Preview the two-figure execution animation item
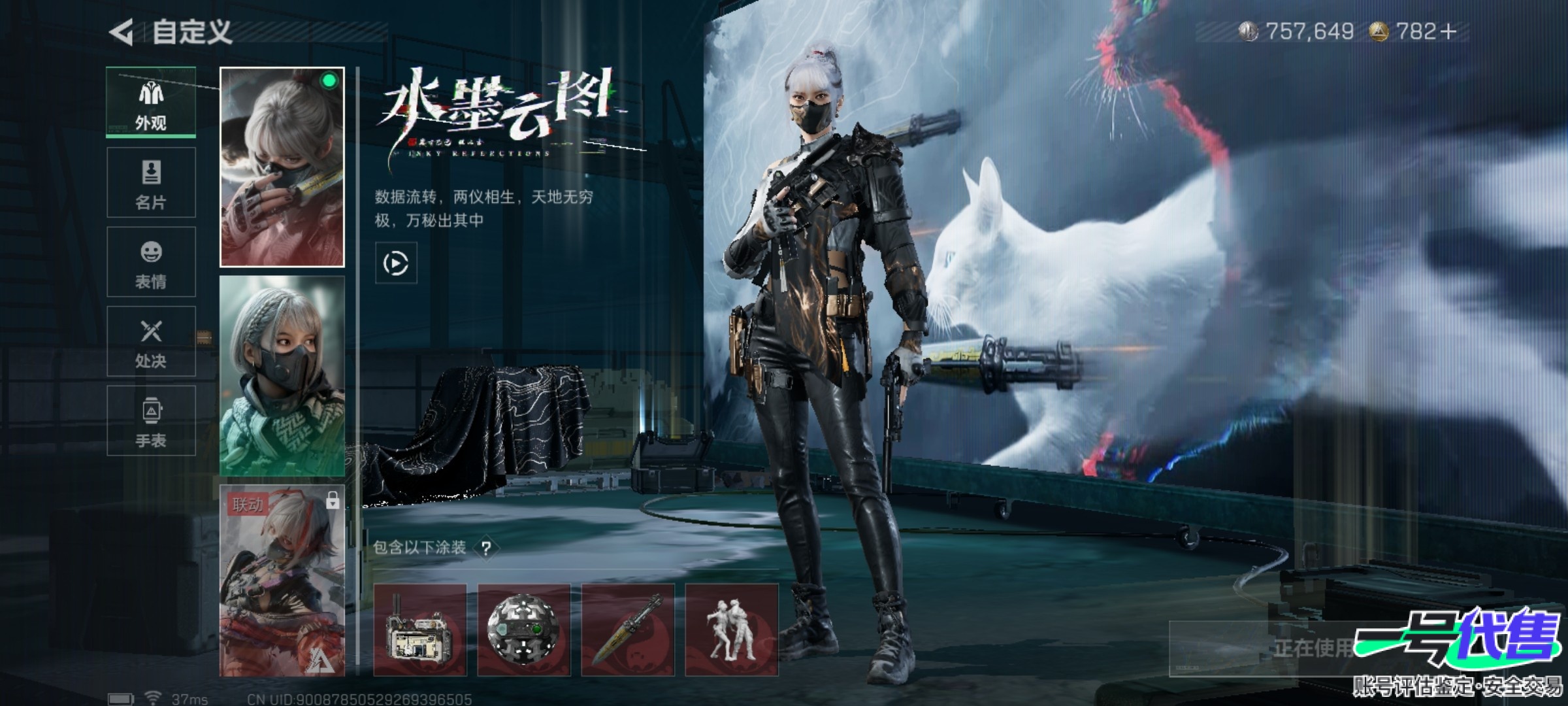The height and width of the screenshot is (706, 1568). 732,630
